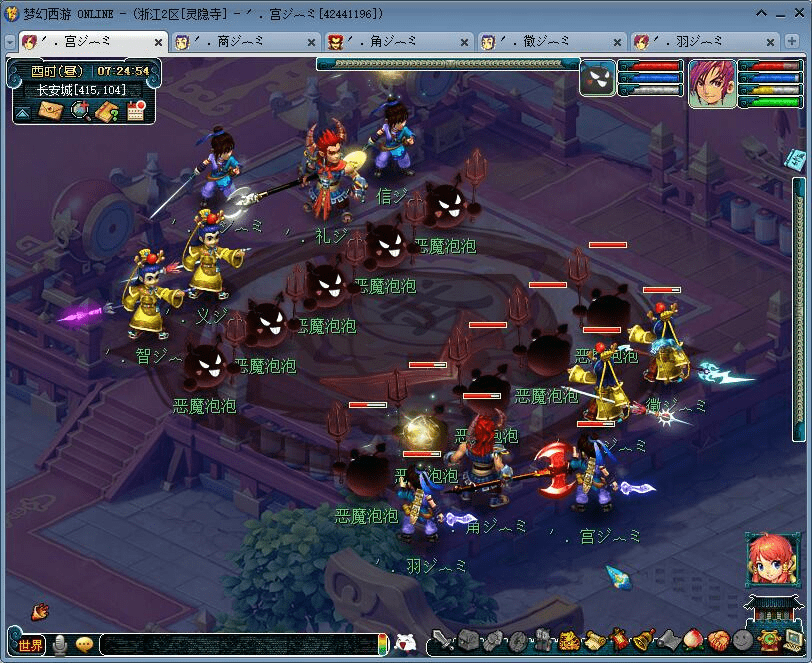812x663 pixels.
Task: Switch to the 商 character window tab
Action: tap(238, 42)
